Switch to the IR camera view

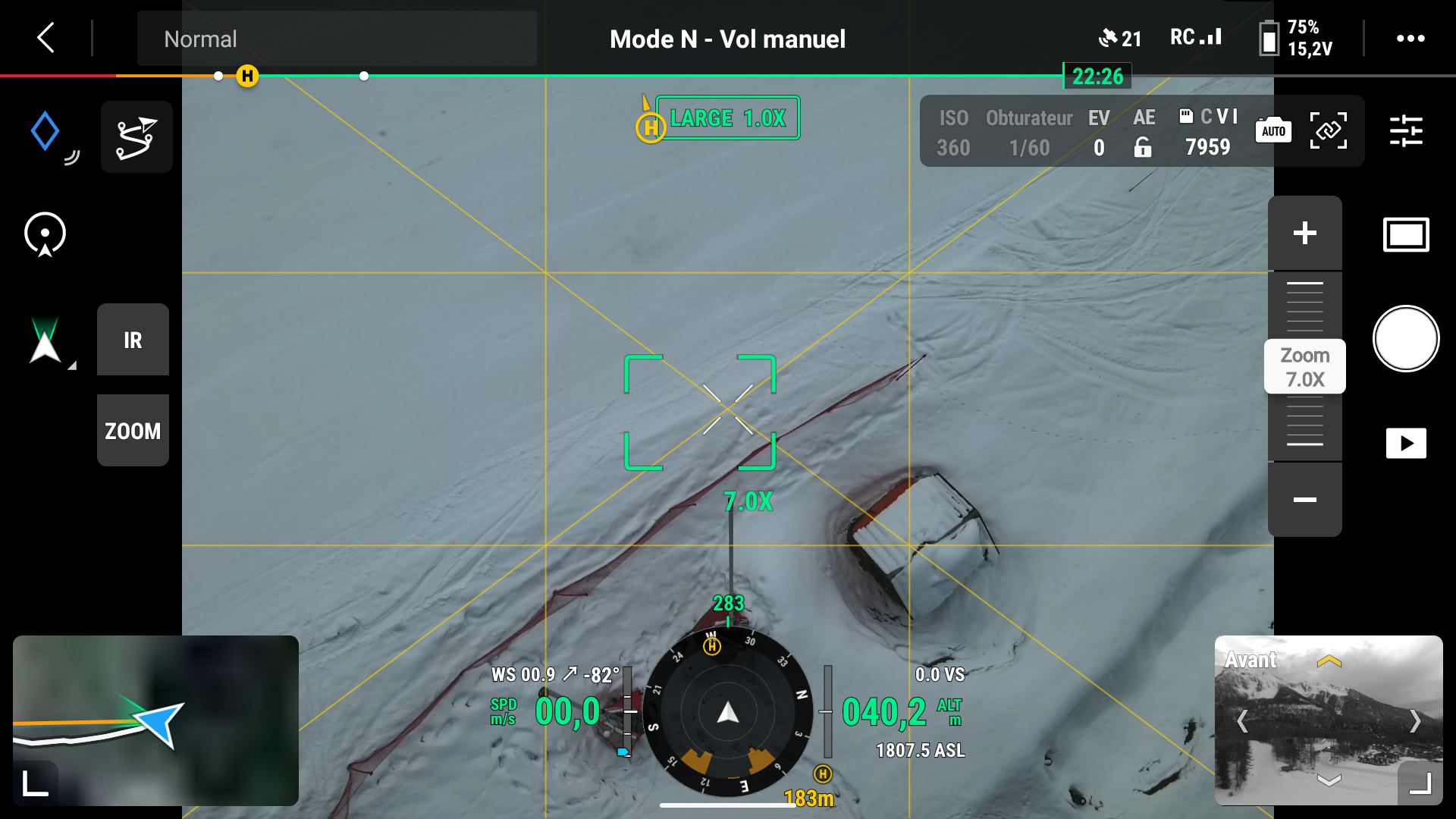[x=133, y=340]
